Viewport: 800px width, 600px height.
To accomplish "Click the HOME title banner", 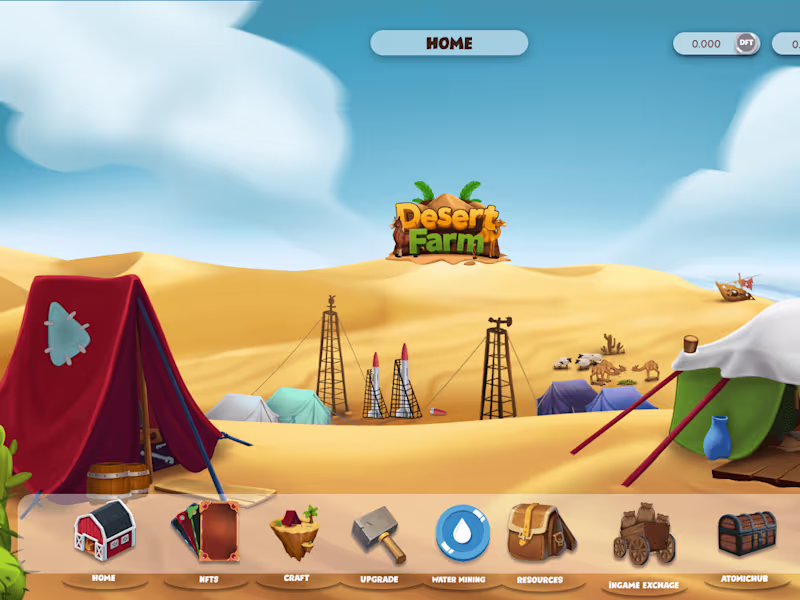I will coord(449,43).
